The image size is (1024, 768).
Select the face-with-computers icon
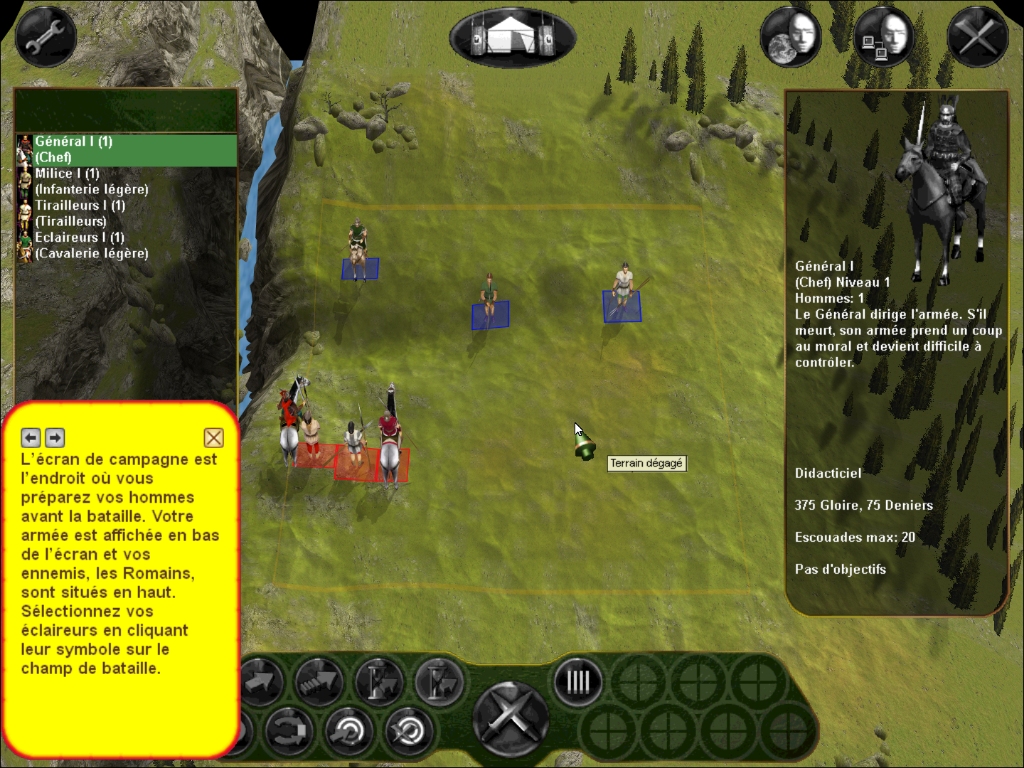[884, 37]
